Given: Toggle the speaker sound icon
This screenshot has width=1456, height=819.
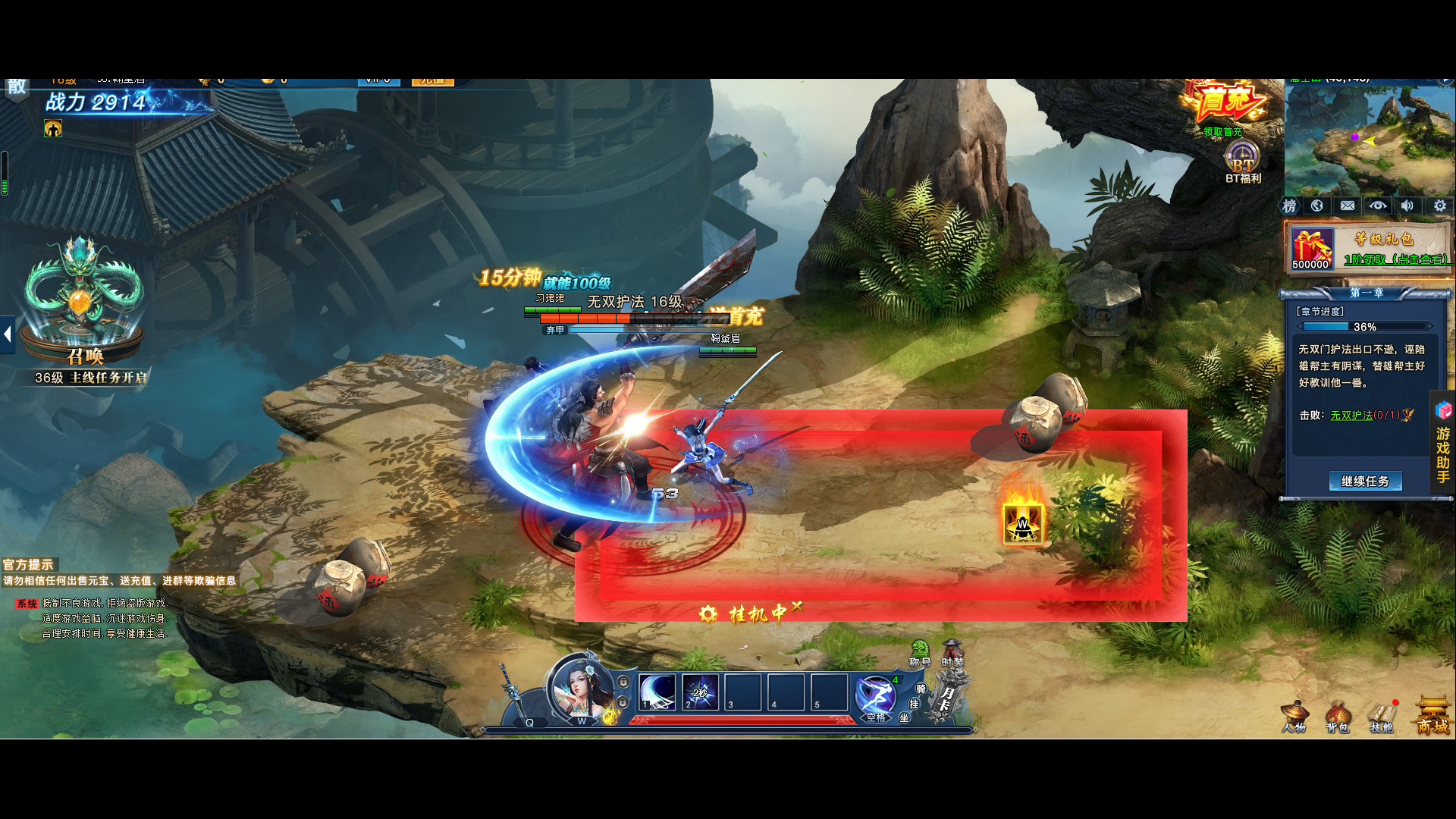Looking at the screenshot, I should pos(1407,206).
